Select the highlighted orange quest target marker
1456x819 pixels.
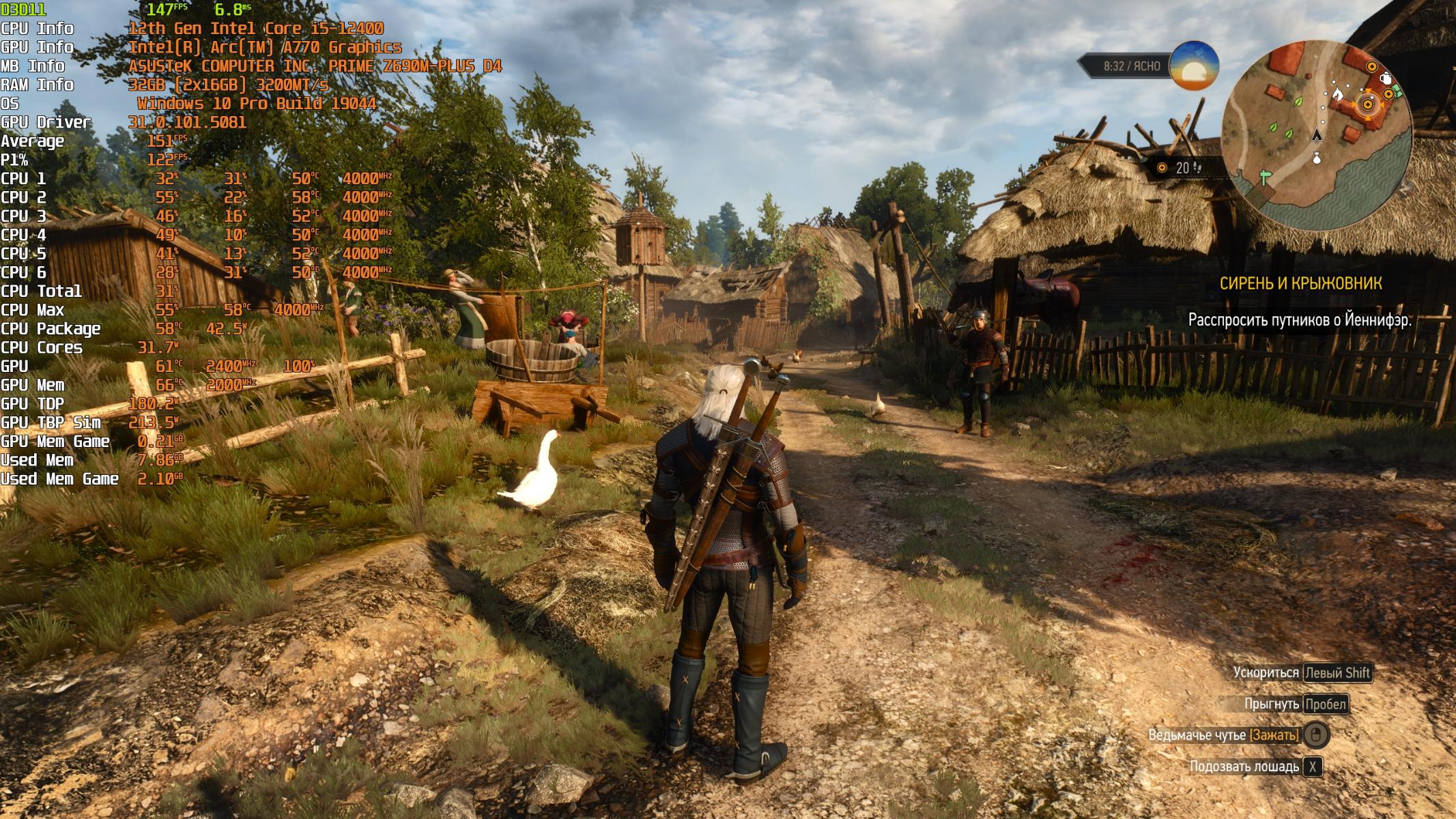click(1367, 105)
